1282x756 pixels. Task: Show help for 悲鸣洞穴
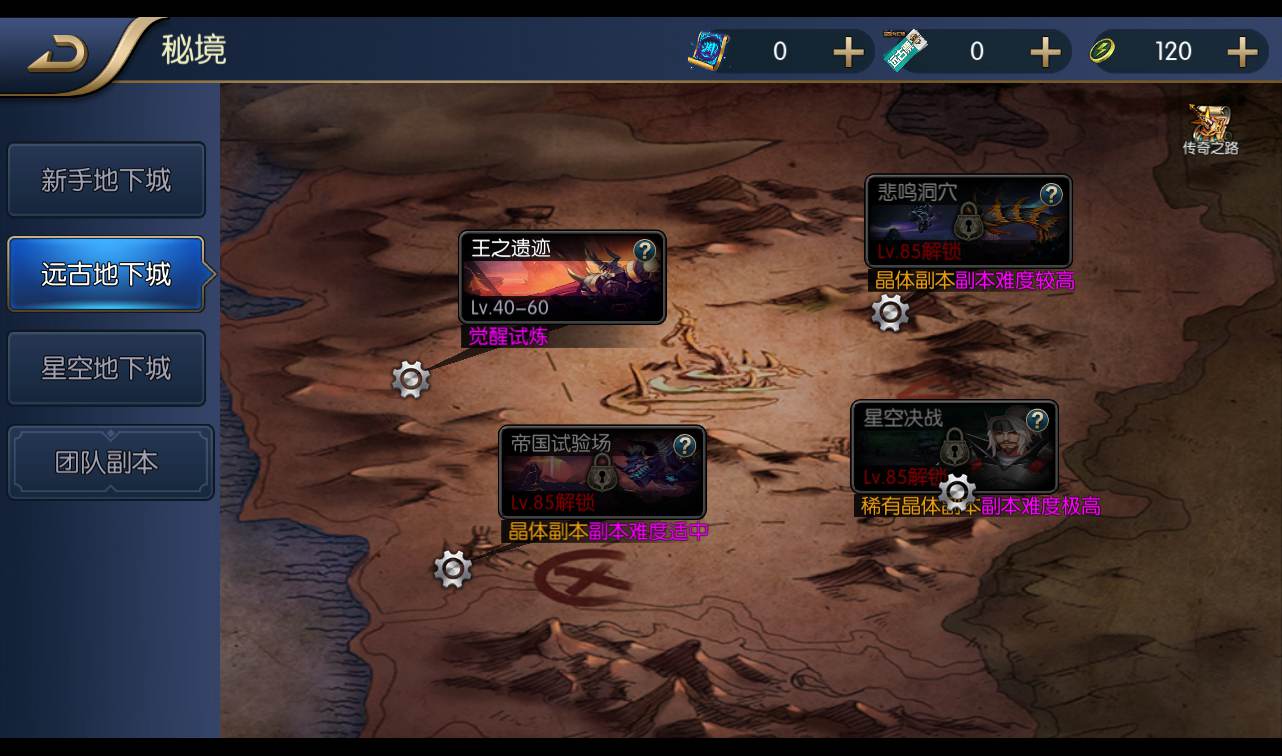click(1051, 194)
